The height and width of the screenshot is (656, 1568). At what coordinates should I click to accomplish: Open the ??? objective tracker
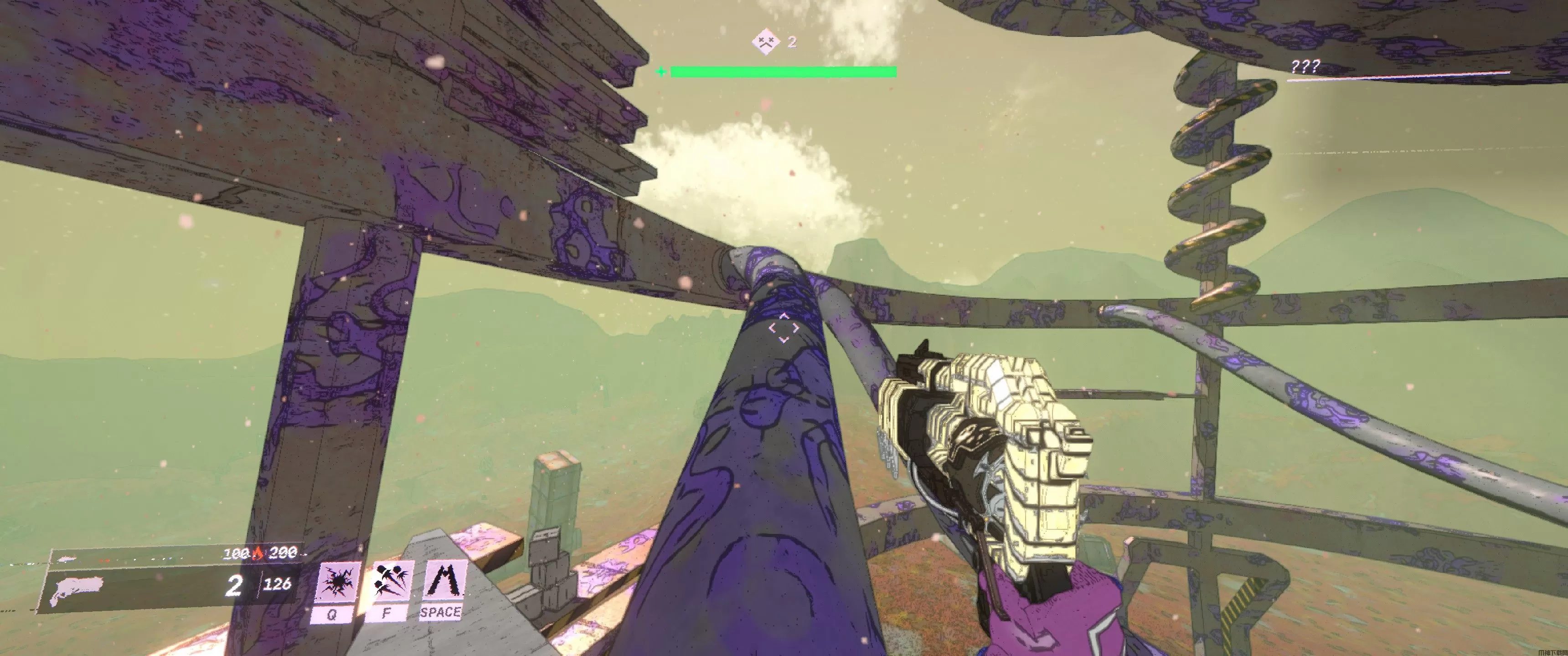(1305, 67)
